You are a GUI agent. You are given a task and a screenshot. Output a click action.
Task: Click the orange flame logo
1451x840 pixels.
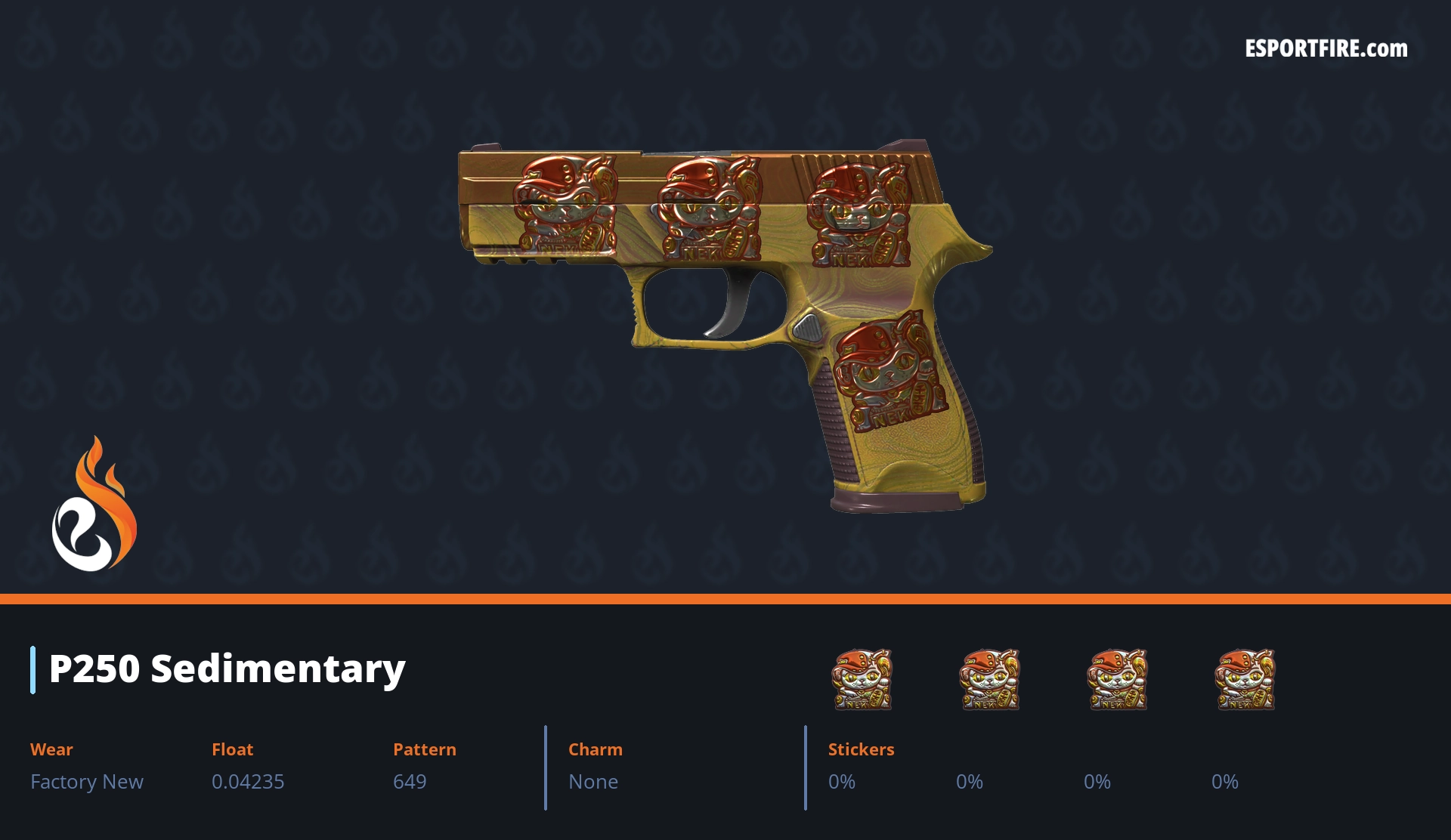(x=94, y=506)
